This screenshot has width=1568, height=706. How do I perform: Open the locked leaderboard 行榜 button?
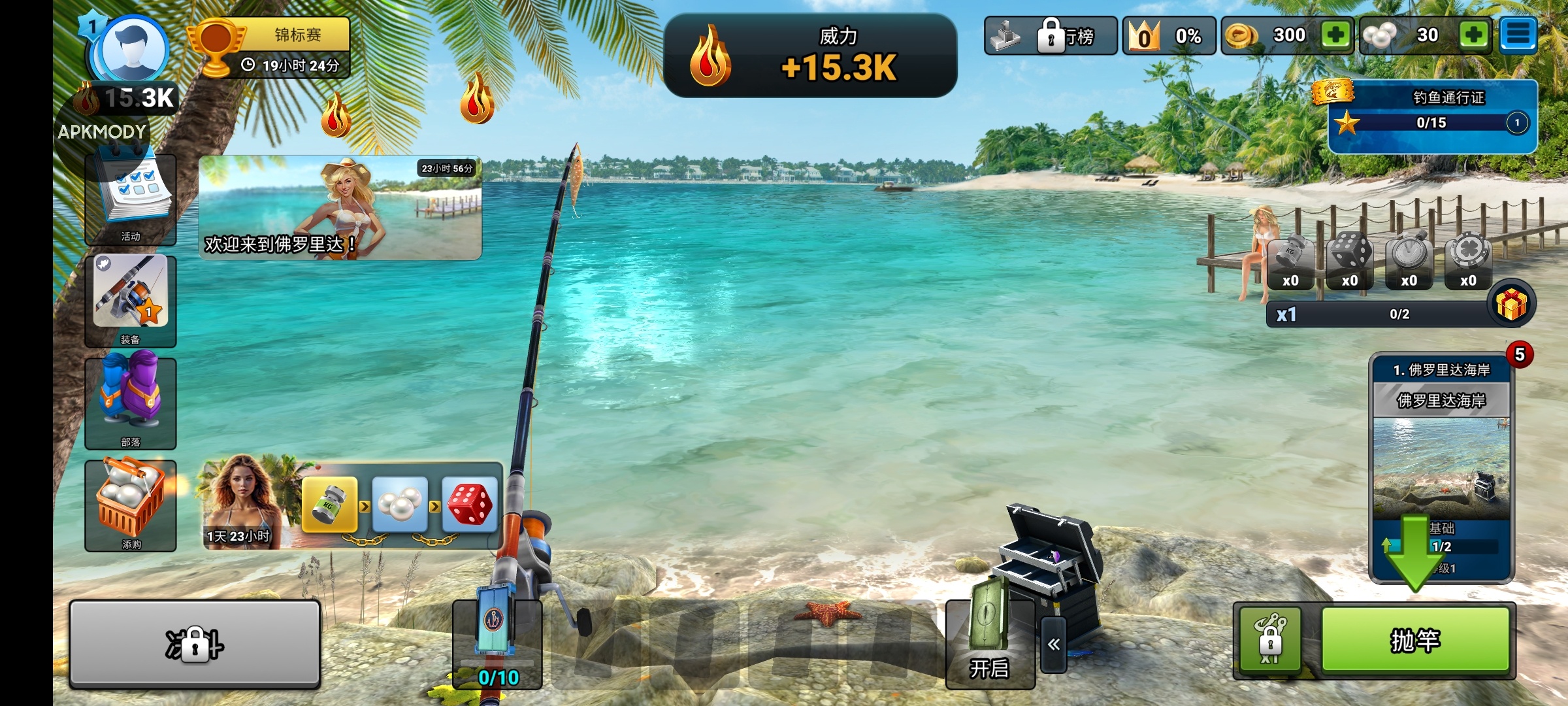click(1051, 36)
